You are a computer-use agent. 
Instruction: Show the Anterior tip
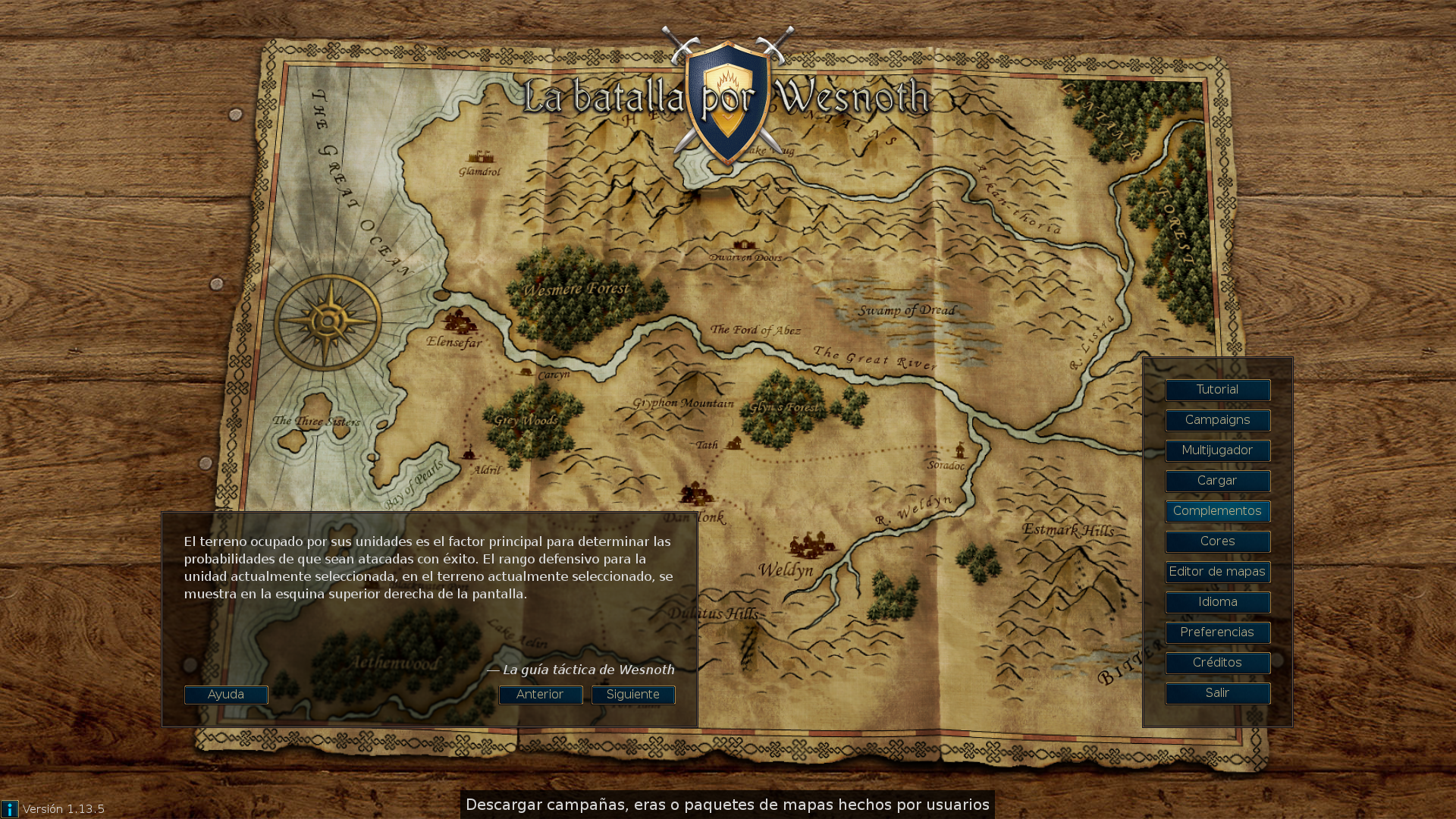pos(540,695)
